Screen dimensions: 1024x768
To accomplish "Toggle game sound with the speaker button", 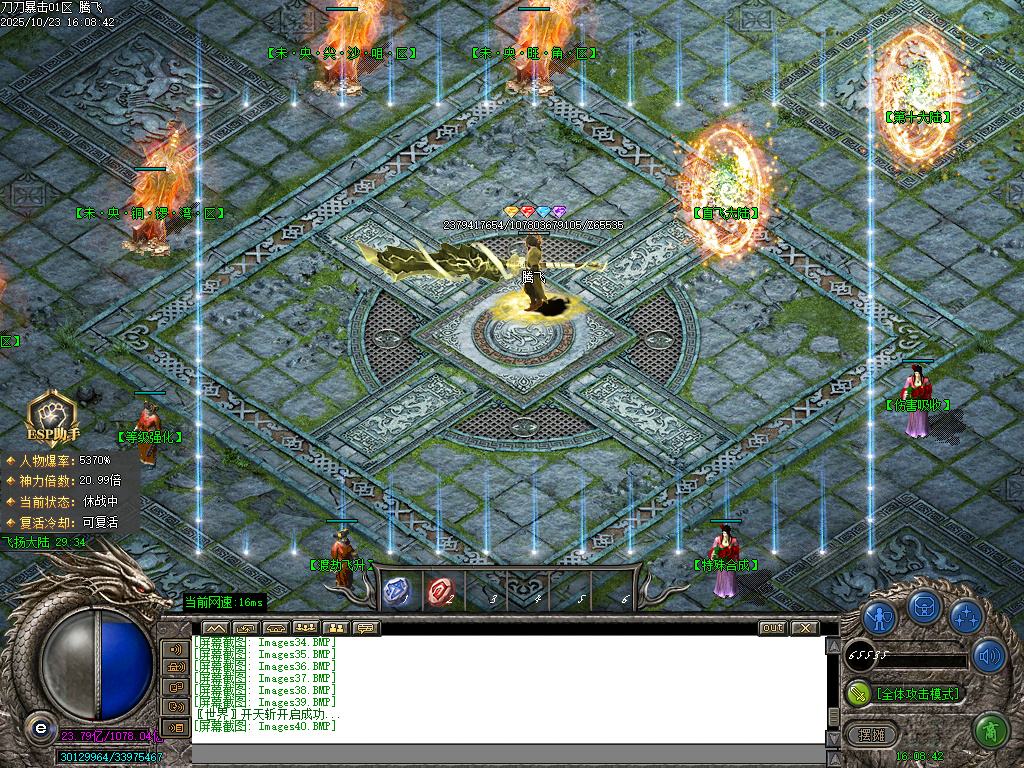I will tap(989, 656).
